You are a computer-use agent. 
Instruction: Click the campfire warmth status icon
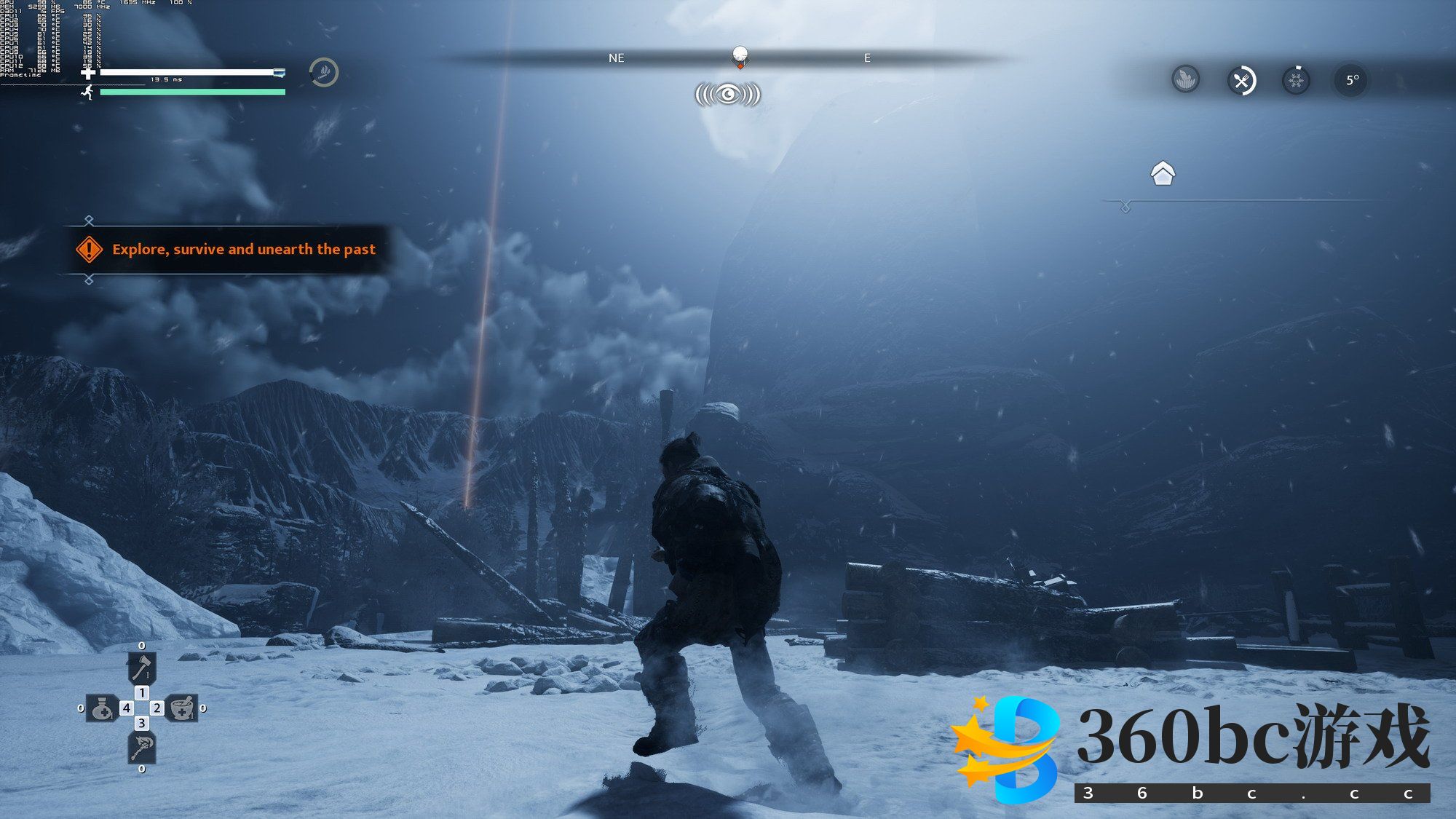pos(1186,79)
